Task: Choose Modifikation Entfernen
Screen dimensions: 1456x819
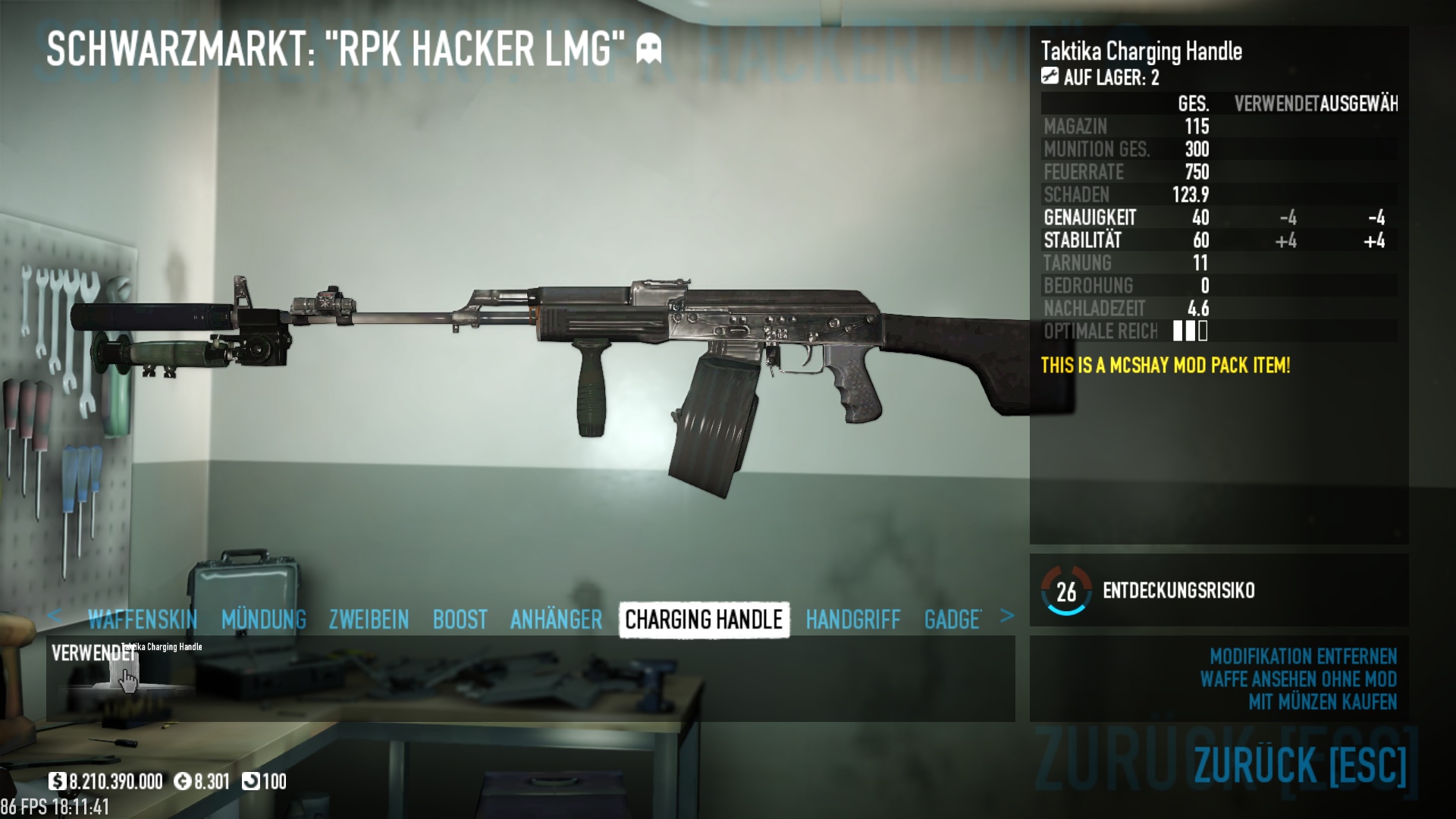Action: (1302, 656)
